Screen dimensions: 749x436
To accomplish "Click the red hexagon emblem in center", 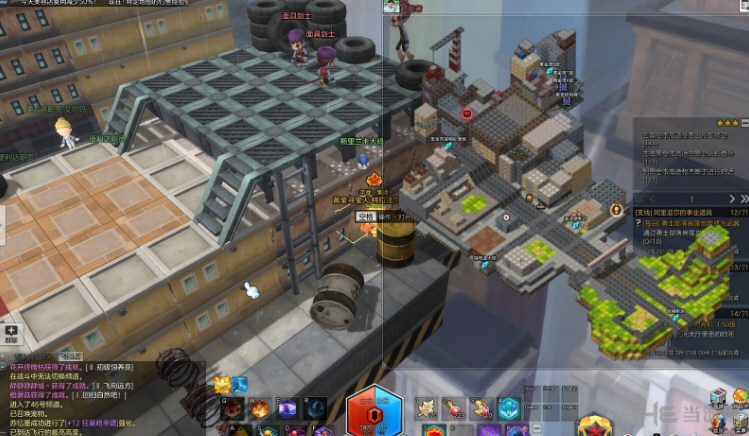I will (x=374, y=412).
